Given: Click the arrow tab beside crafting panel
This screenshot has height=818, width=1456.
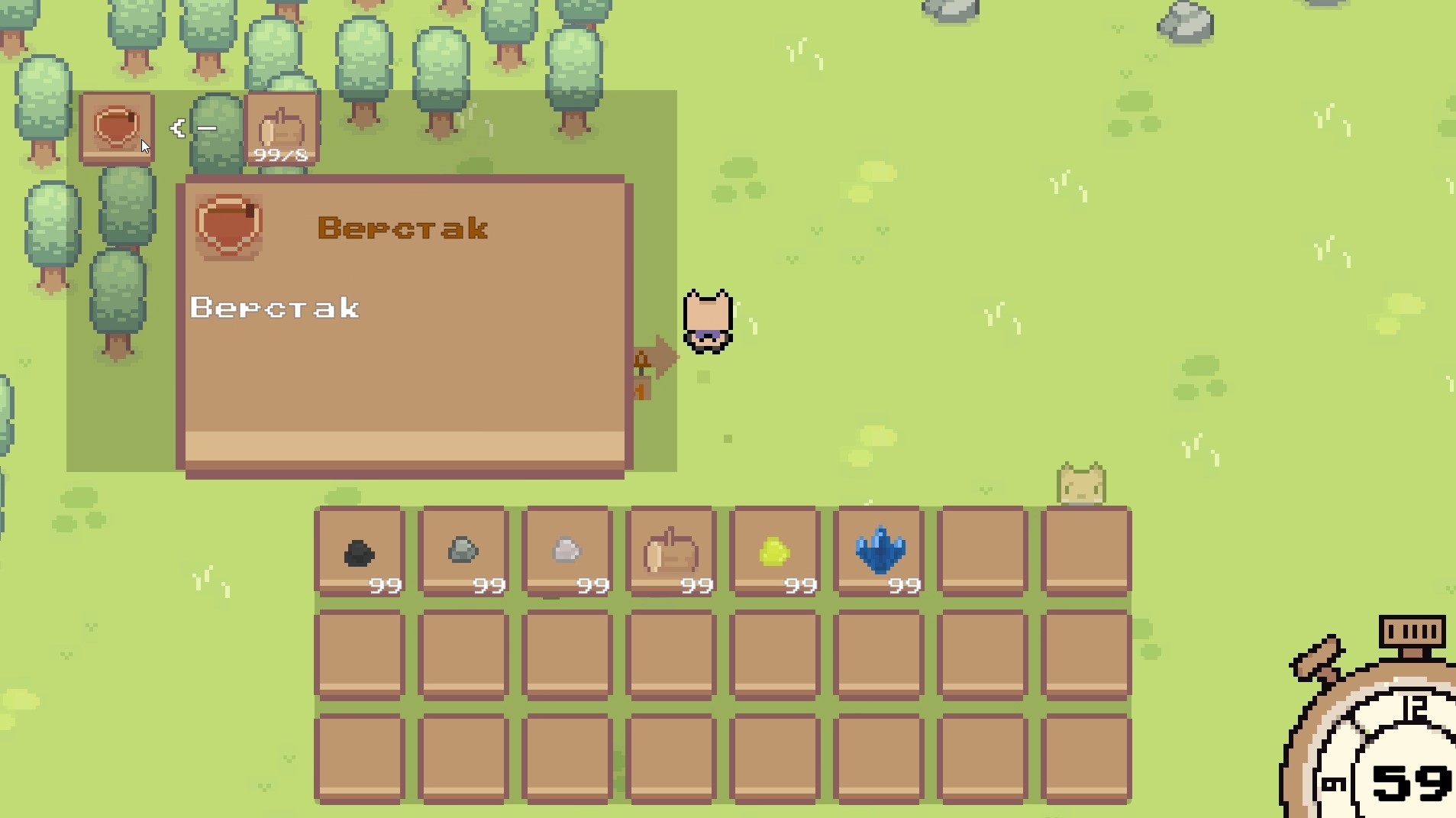Looking at the screenshot, I should pos(657,359).
